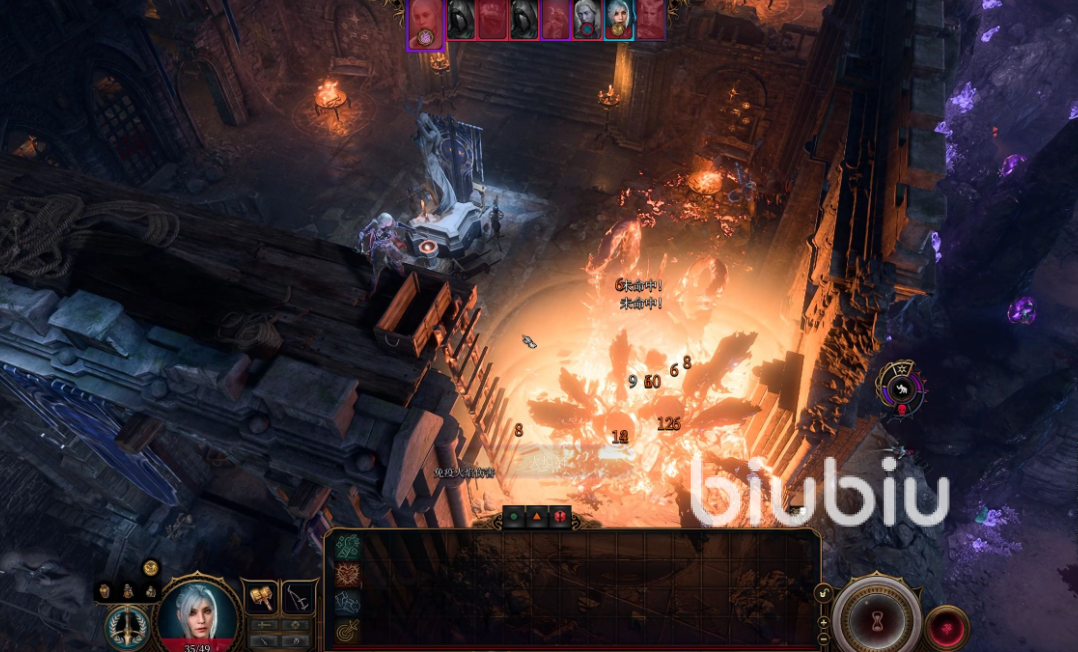This screenshot has width=1078, height=652.
Task: Click the laurel sword emblem beside the portrait
Action: (x=125, y=626)
